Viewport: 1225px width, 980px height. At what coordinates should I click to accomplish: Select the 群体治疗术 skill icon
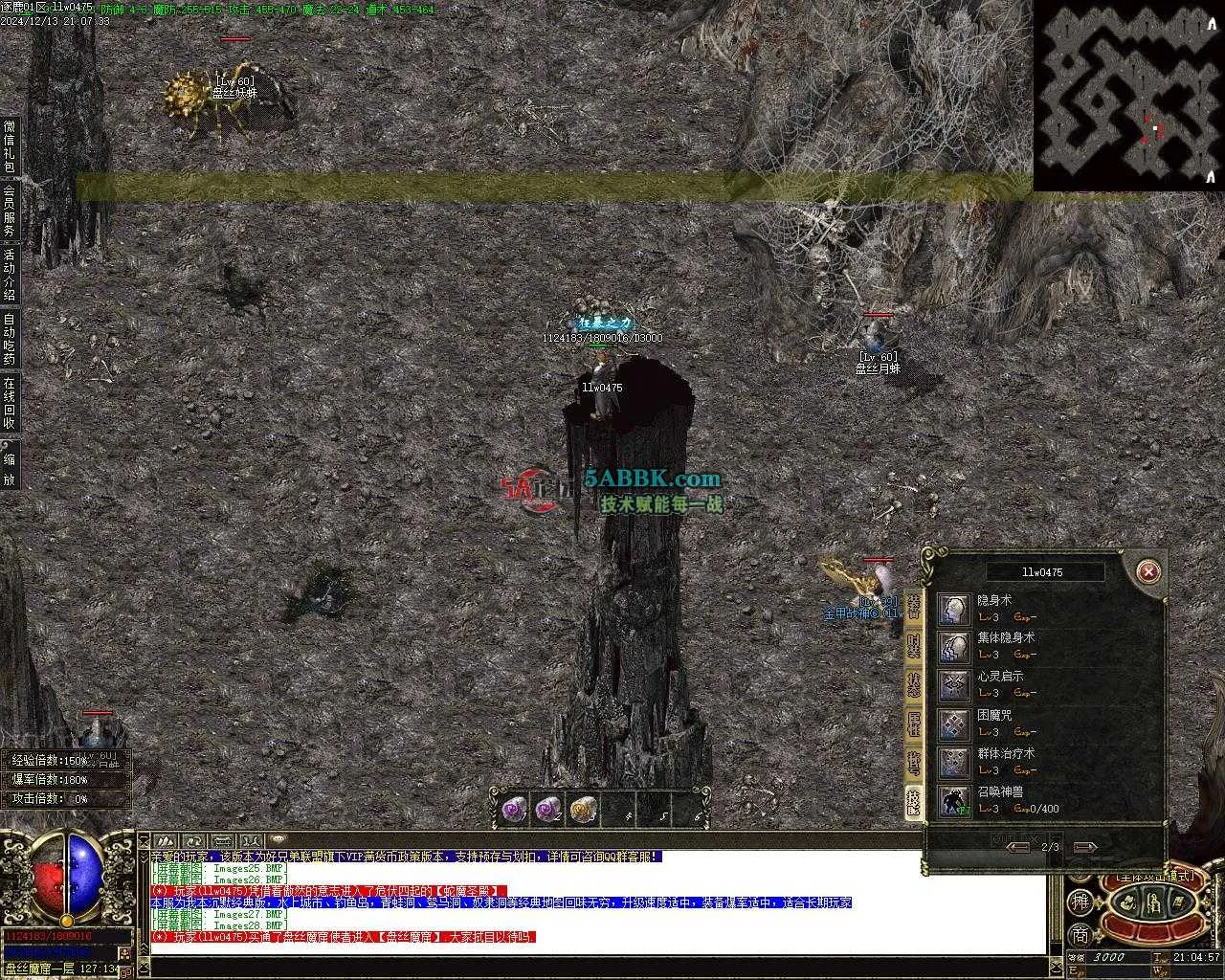point(953,763)
